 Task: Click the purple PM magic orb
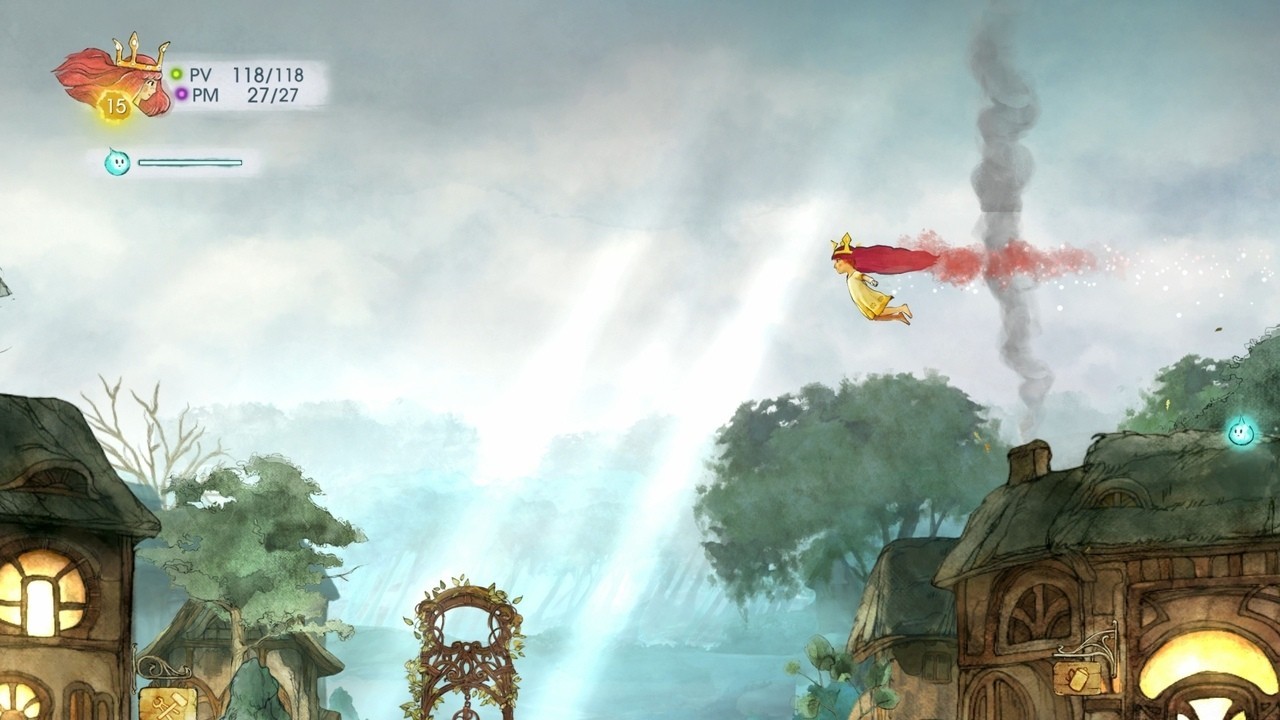click(180, 93)
